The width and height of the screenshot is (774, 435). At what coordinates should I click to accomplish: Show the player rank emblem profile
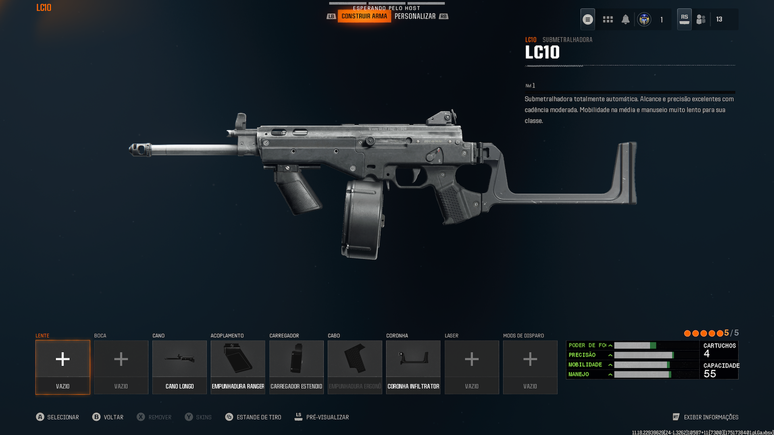pyautogui.click(x=645, y=19)
